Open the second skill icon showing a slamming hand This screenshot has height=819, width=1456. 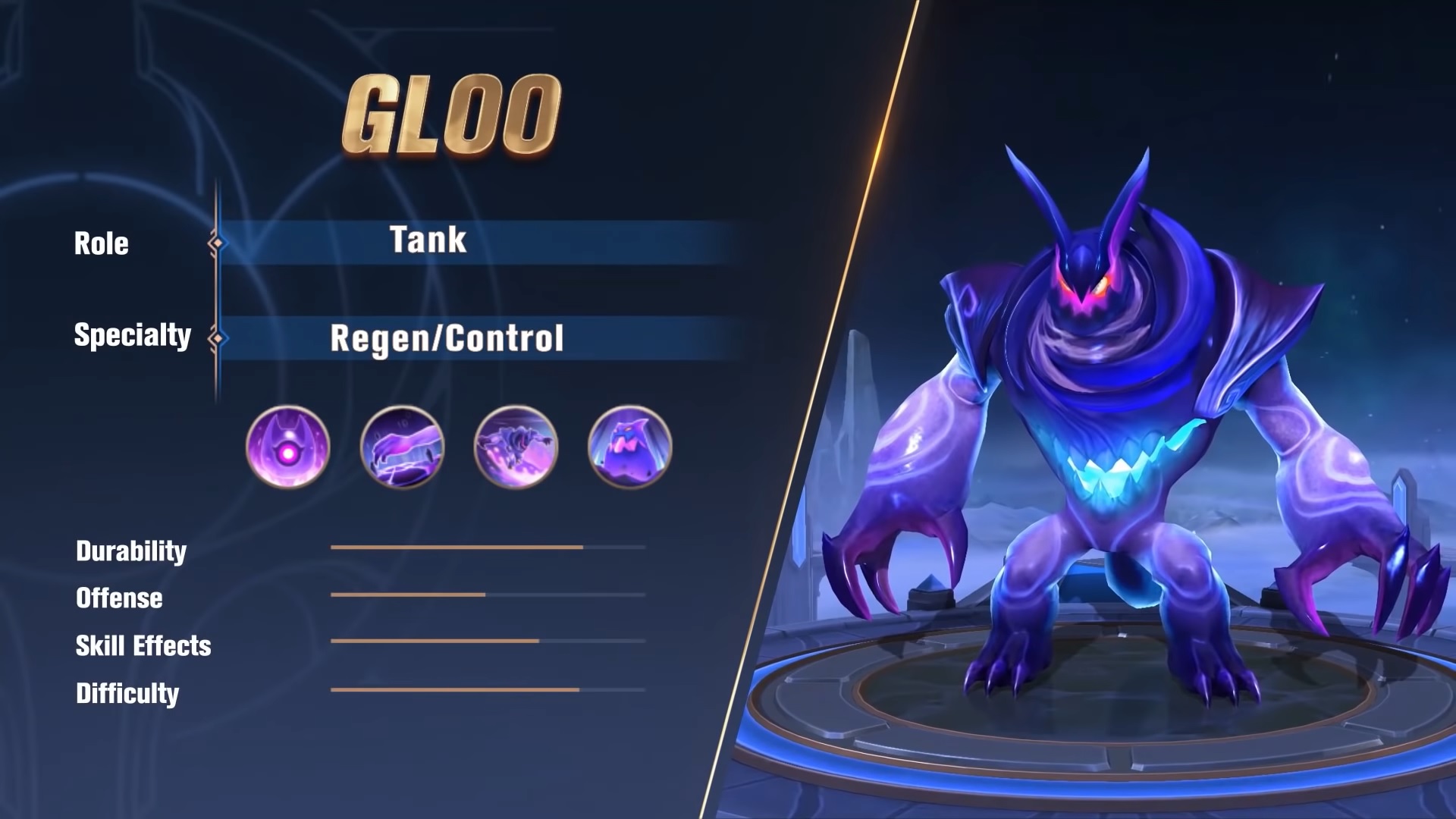[402, 447]
